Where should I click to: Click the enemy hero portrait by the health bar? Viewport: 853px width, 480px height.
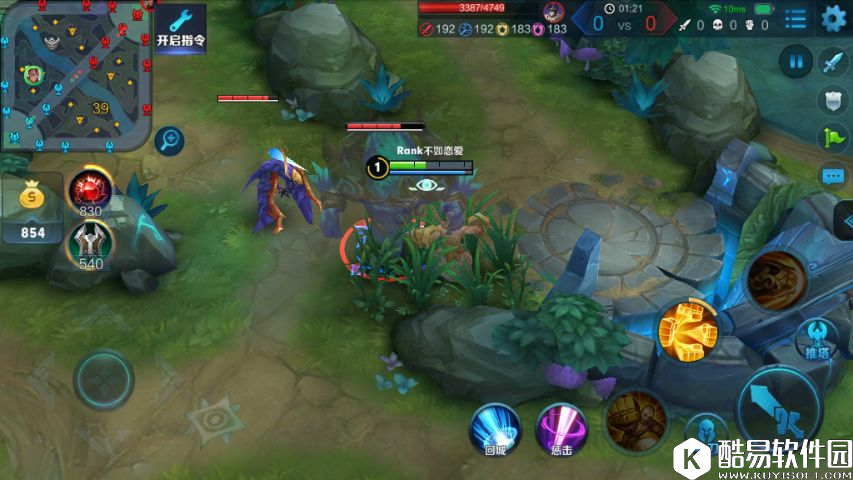coord(552,12)
